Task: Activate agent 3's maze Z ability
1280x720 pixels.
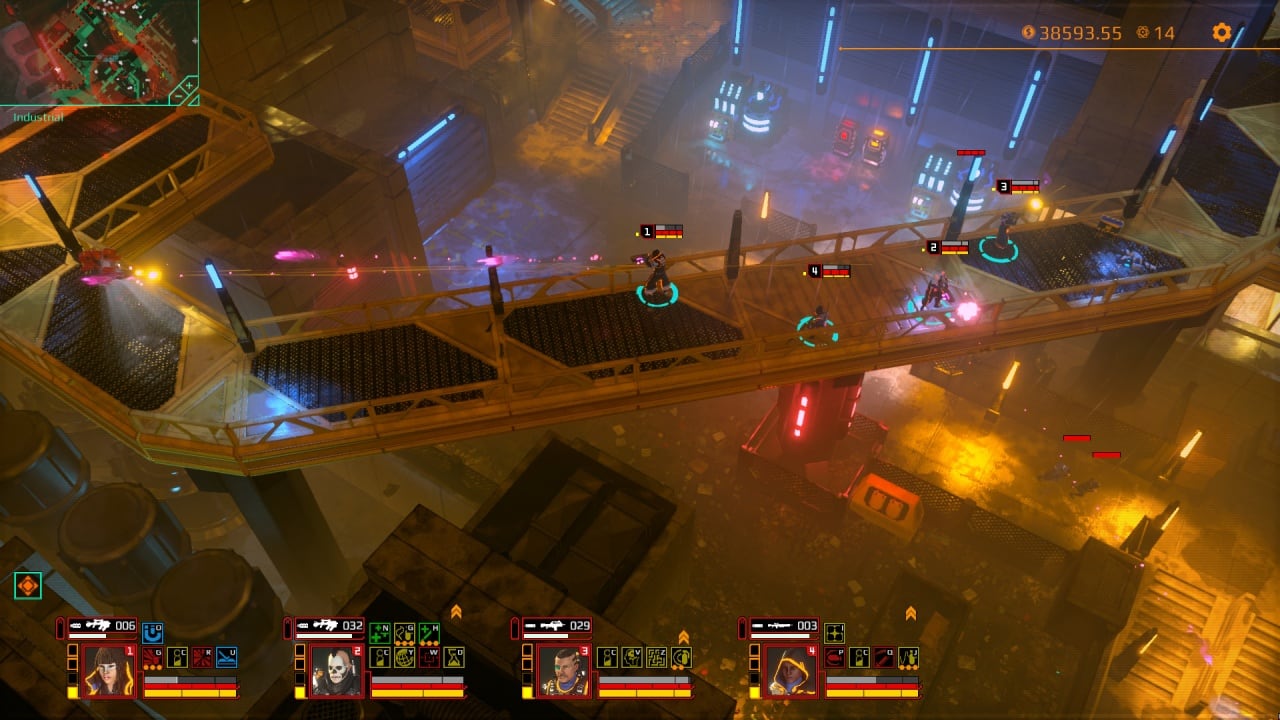Action: point(657,657)
